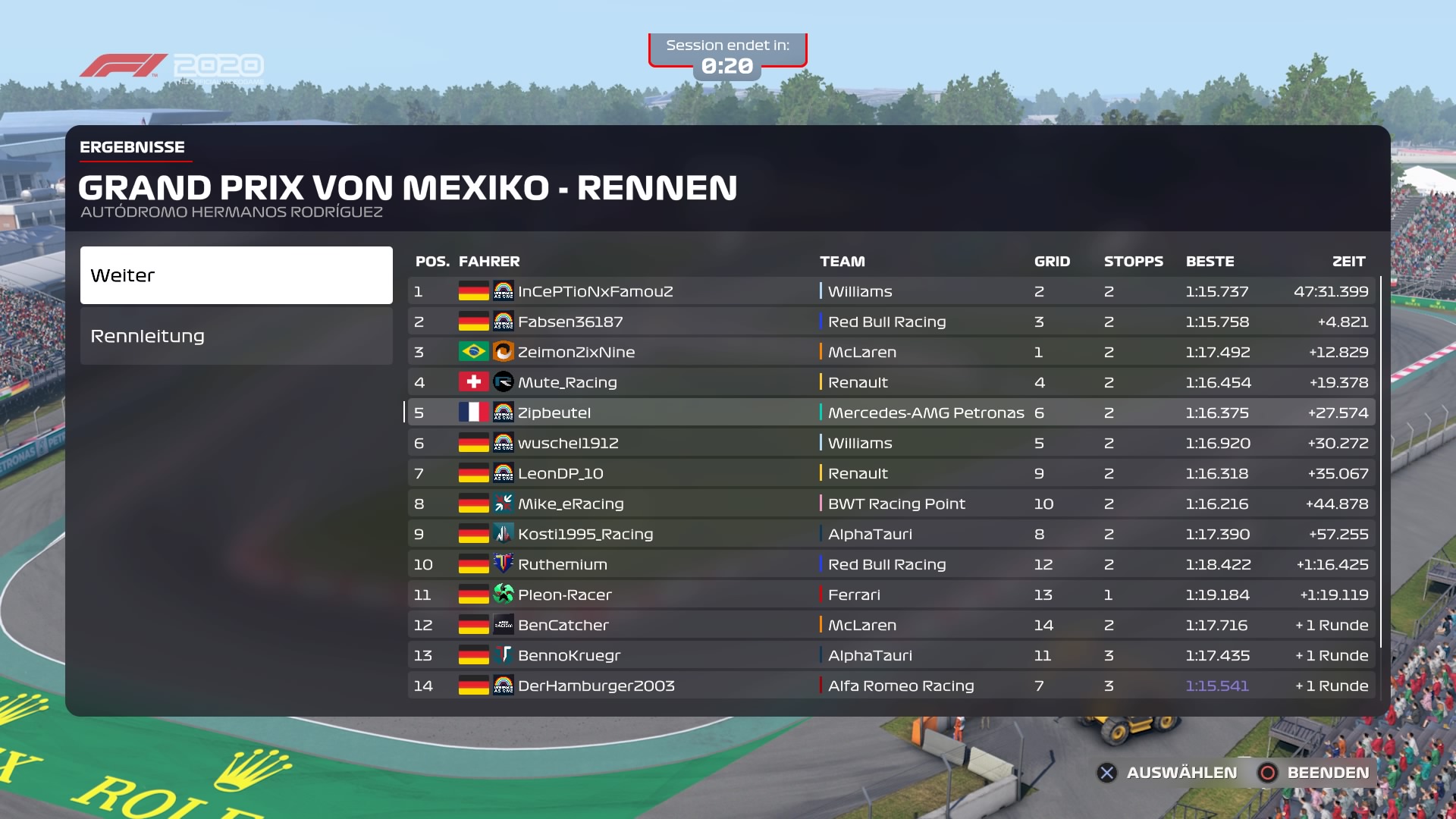Screen dimensions: 1456x819
Task: Click the BenCatcher results row
Action: click(891, 625)
